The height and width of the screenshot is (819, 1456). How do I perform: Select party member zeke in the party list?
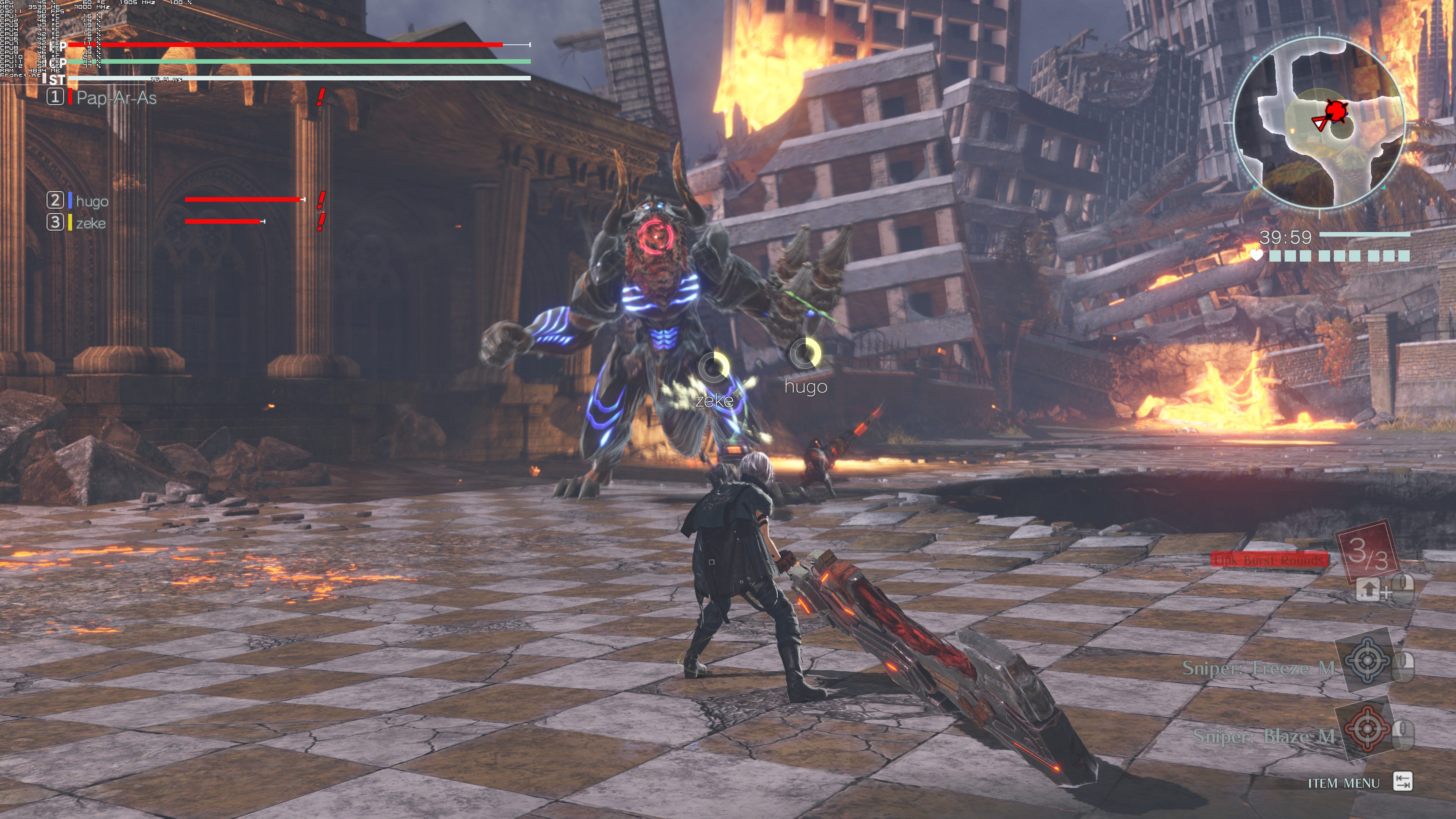click(91, 223)
